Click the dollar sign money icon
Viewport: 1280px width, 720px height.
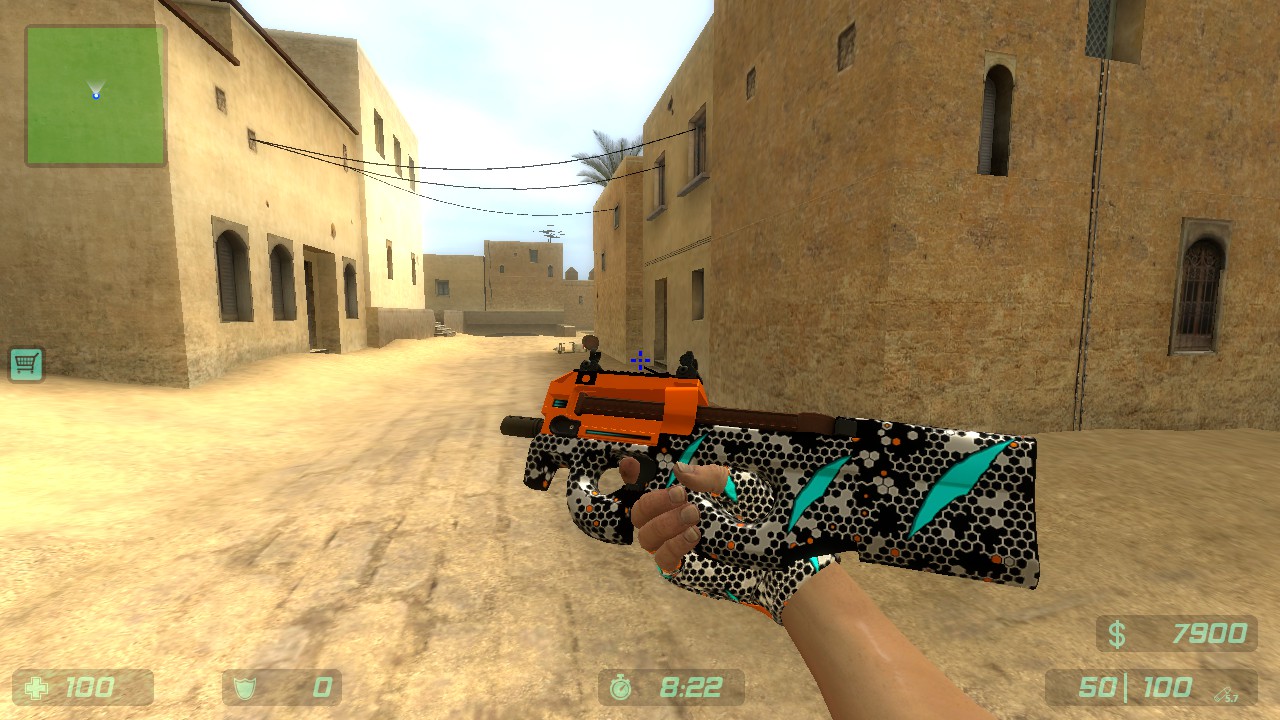[1117, 633]
